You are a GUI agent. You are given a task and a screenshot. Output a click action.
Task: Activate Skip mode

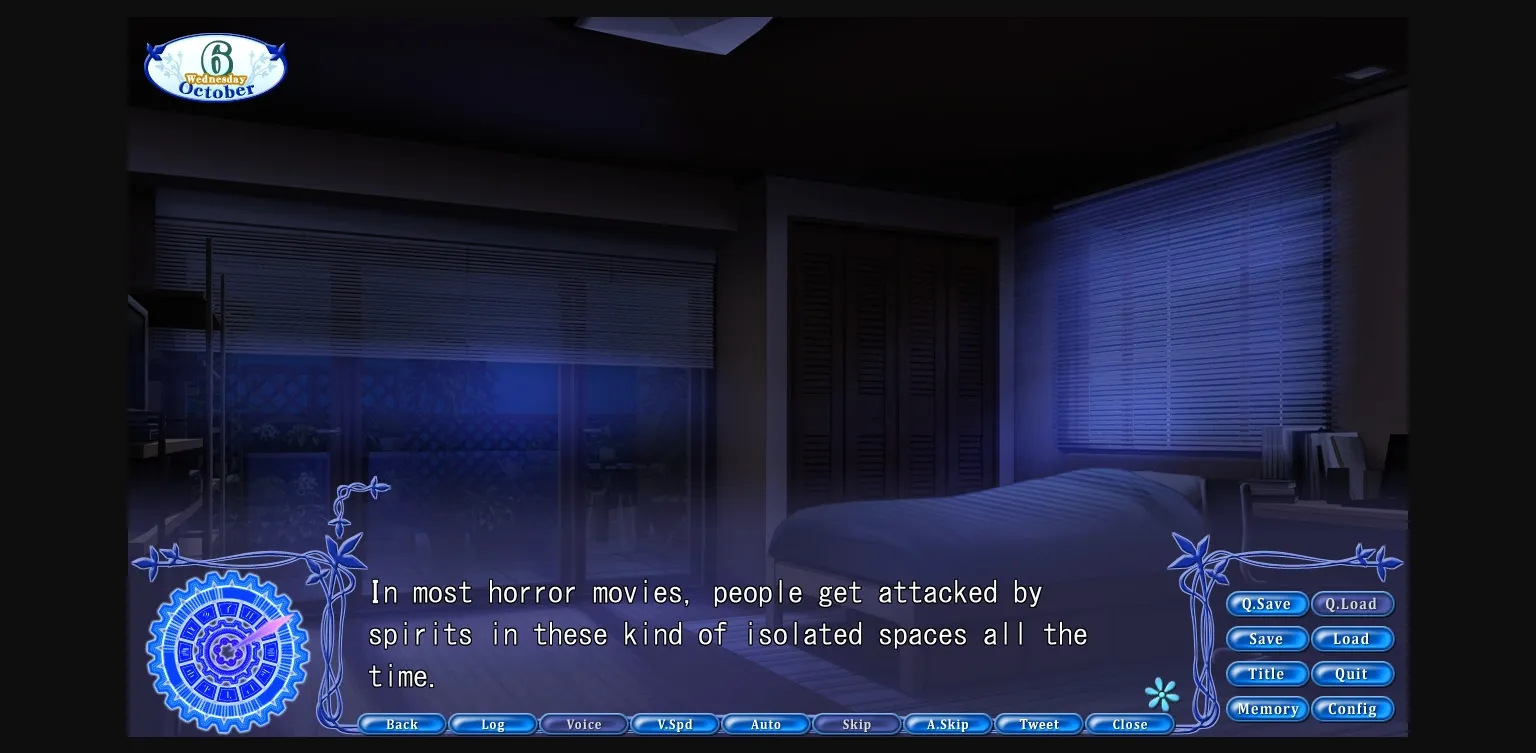coord(857,724)
